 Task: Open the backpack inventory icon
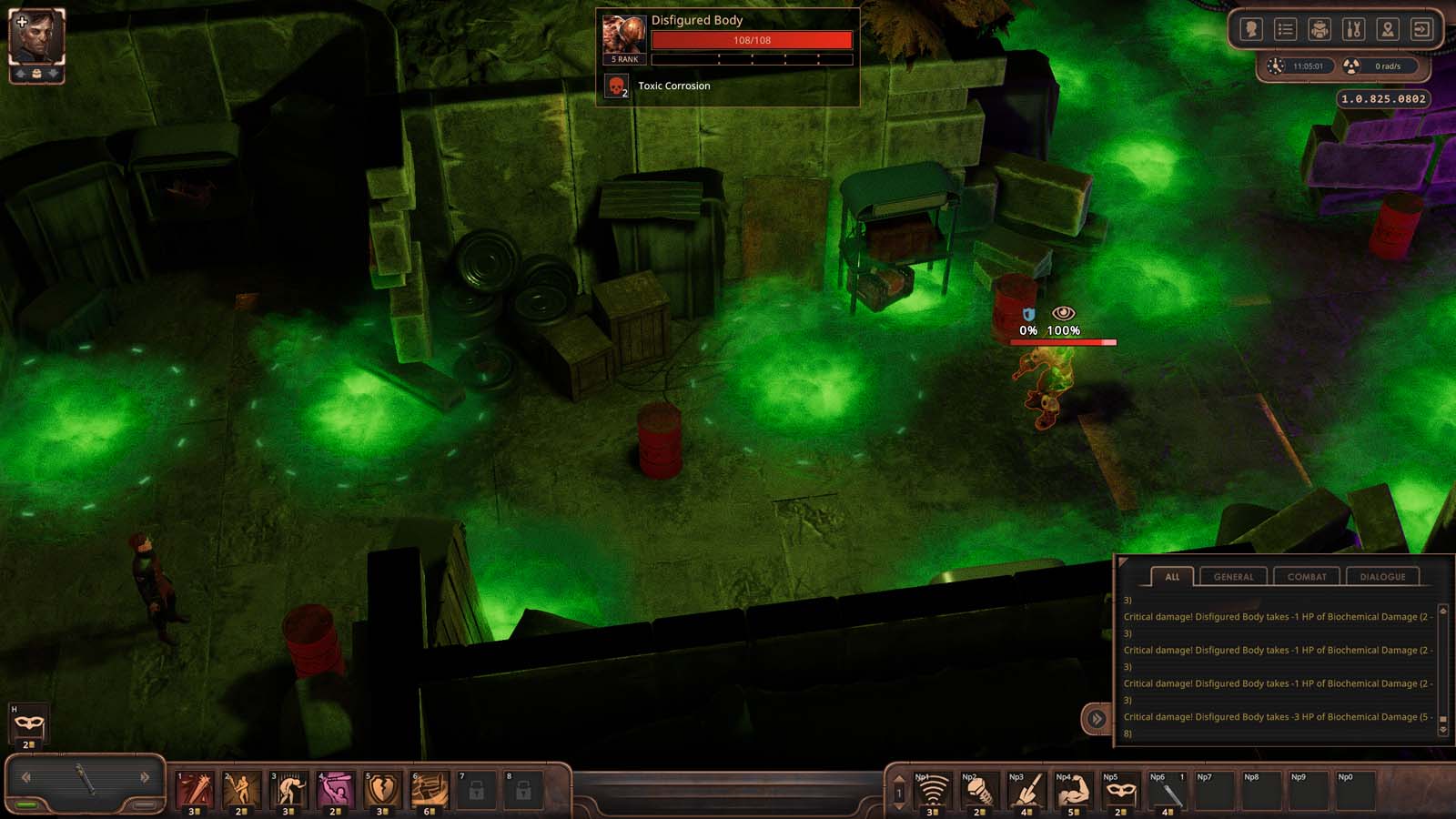pos(1319,29)
